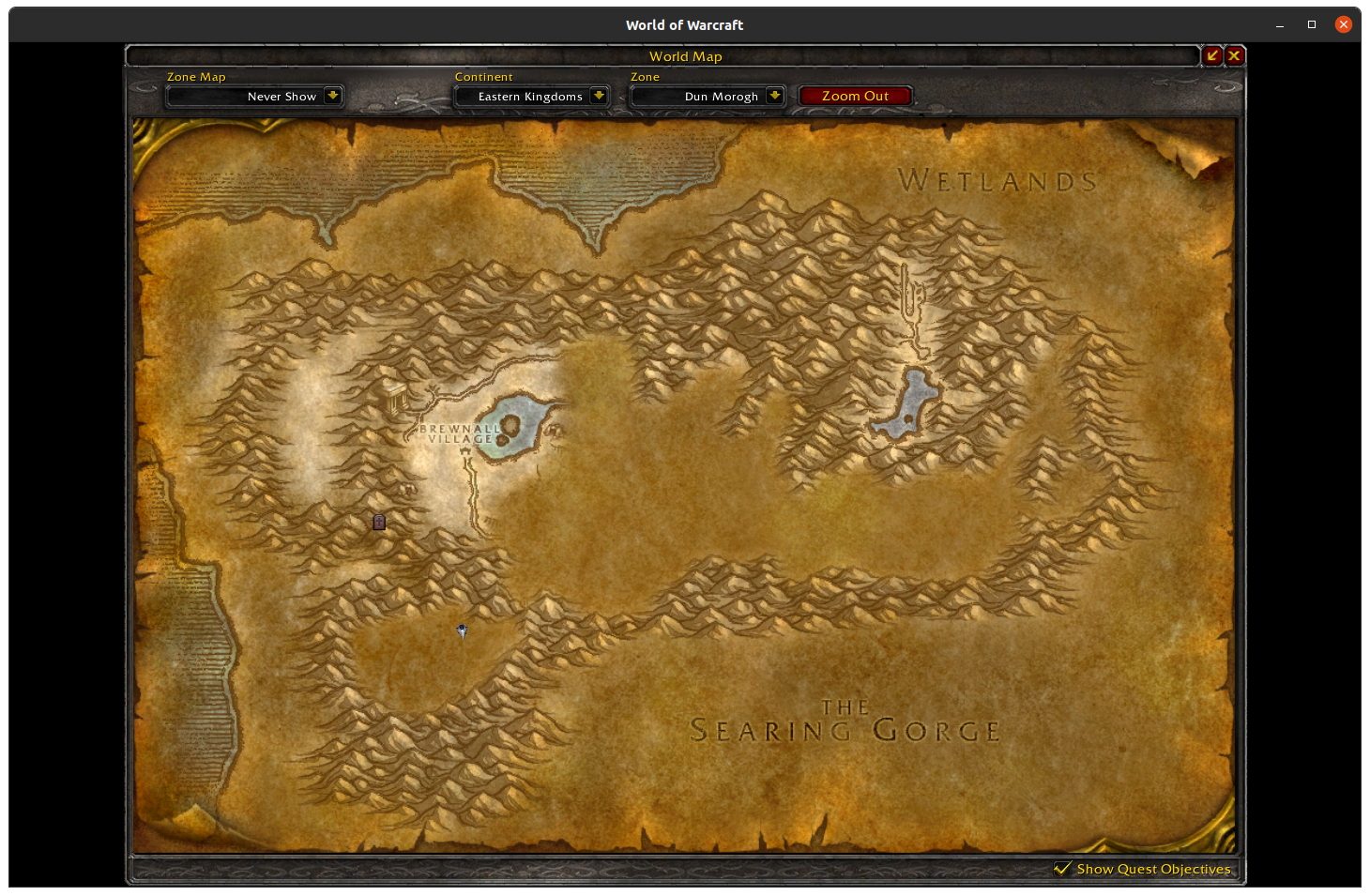This screenshot has width=1370, height=896.
Task: Click the golden arrow on the Zone selector
Action: (774, 96)
